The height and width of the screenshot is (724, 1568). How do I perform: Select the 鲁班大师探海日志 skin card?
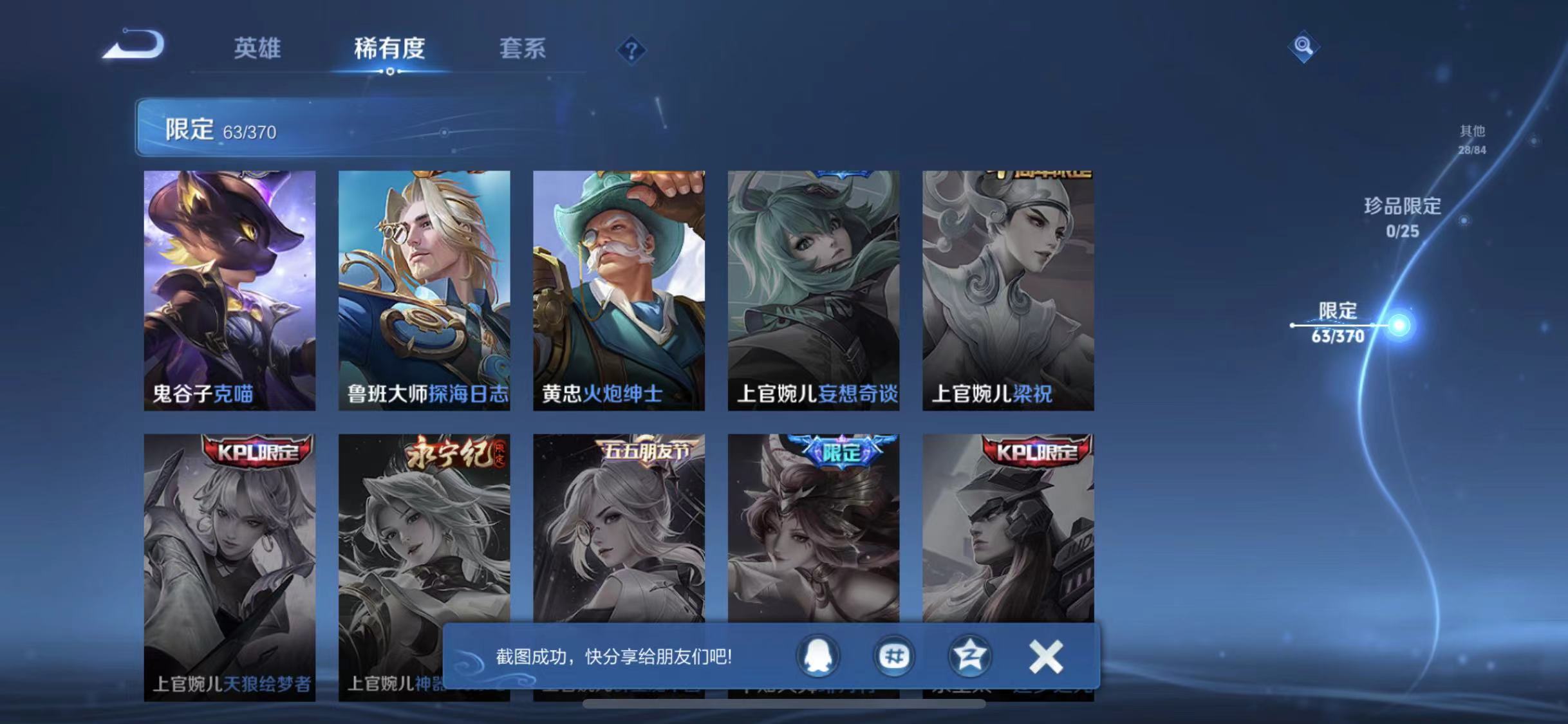[x=425, y=290]
